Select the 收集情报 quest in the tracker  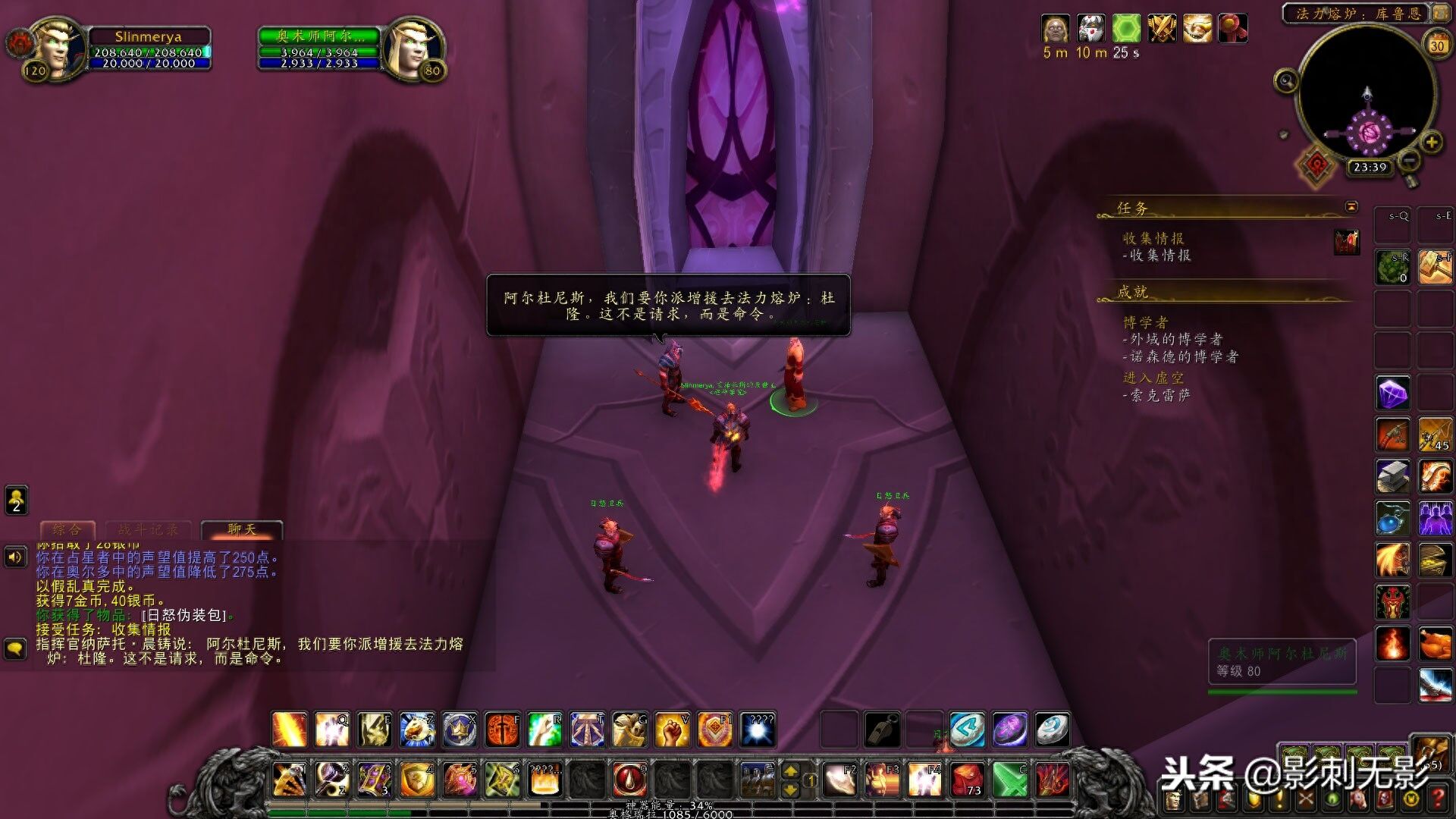(1153, 239)
